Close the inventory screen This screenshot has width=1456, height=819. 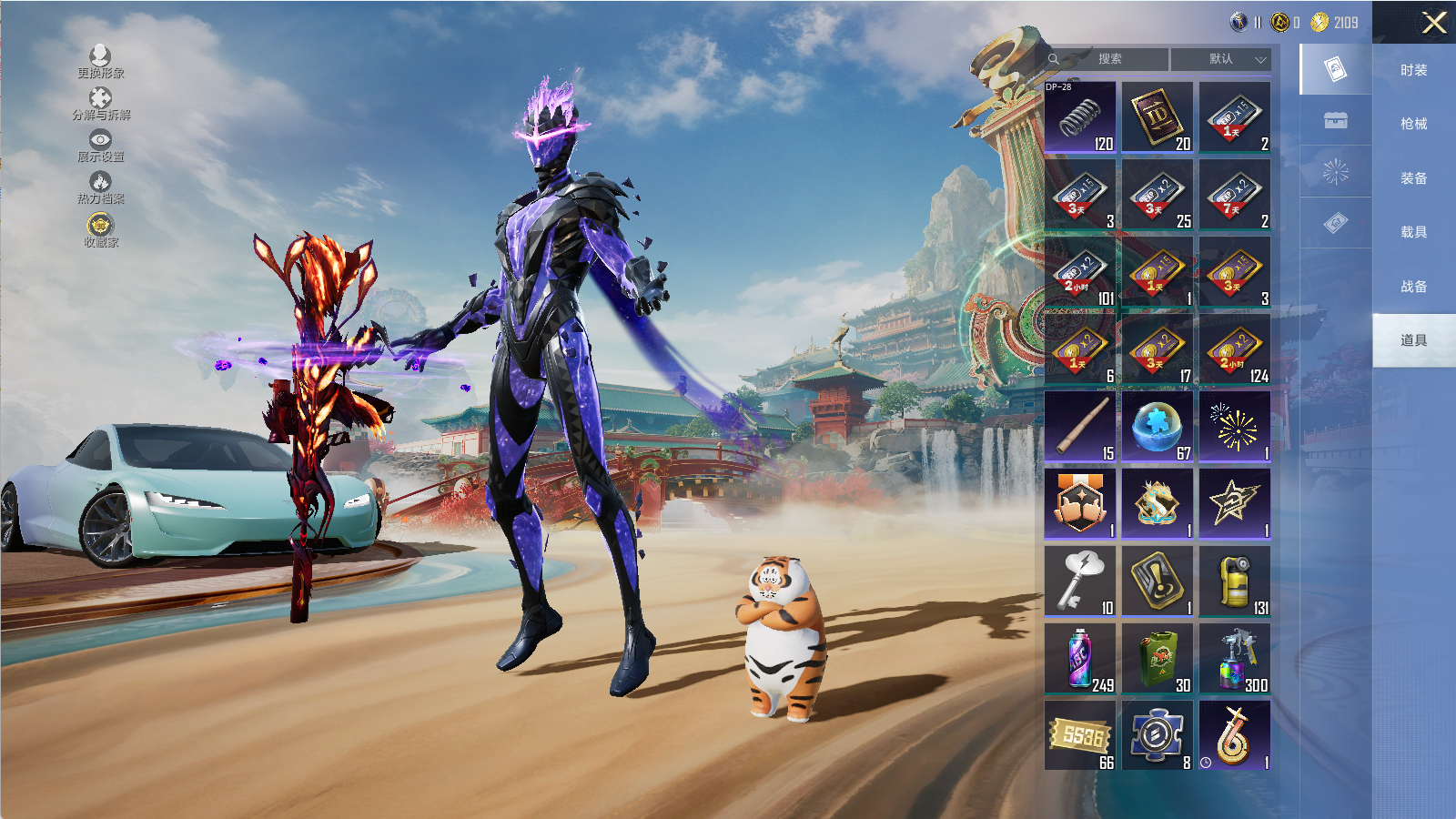(x=1433, y=23)
